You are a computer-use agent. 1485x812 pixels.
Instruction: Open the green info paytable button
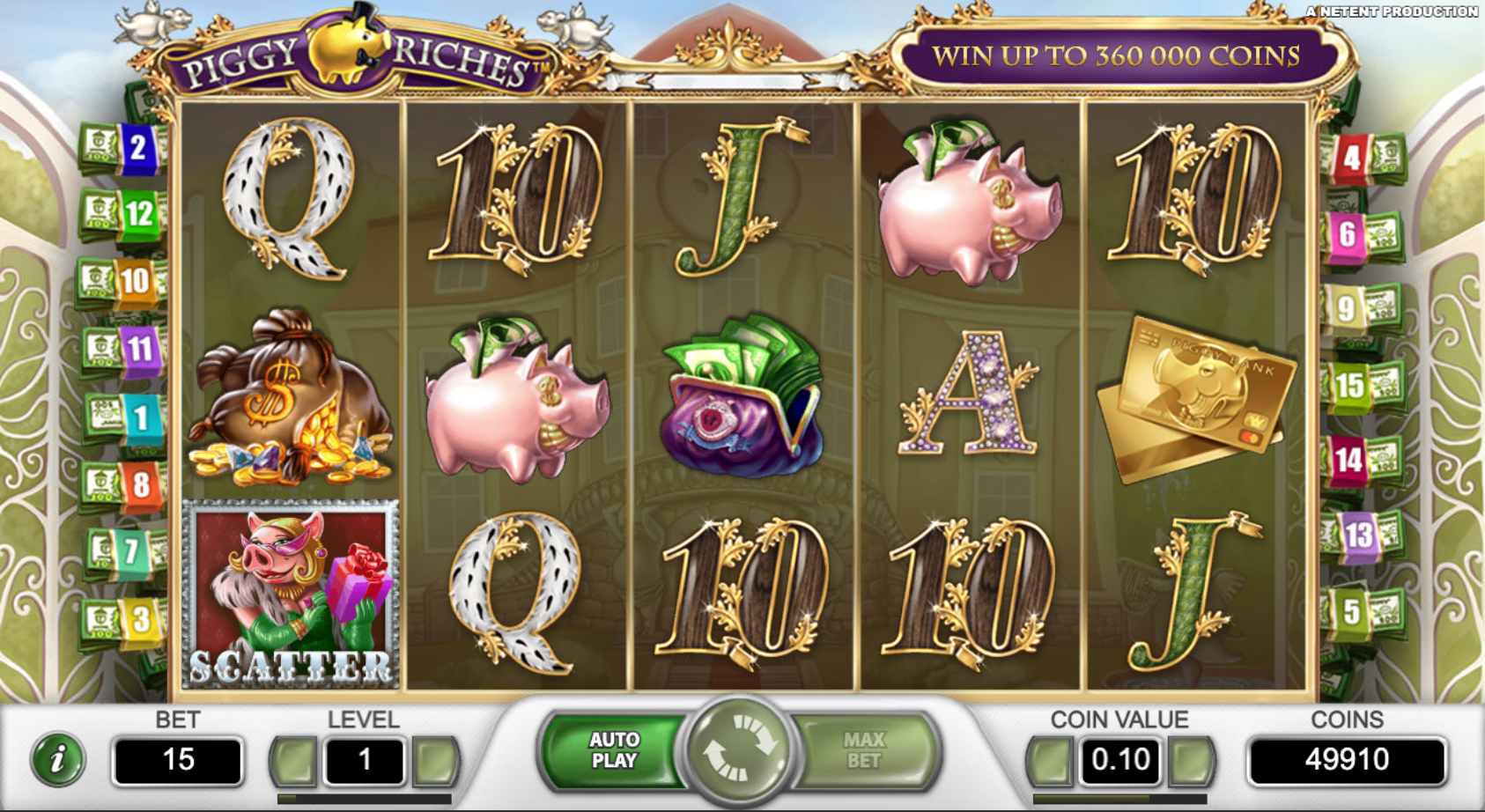coord(58,759)
